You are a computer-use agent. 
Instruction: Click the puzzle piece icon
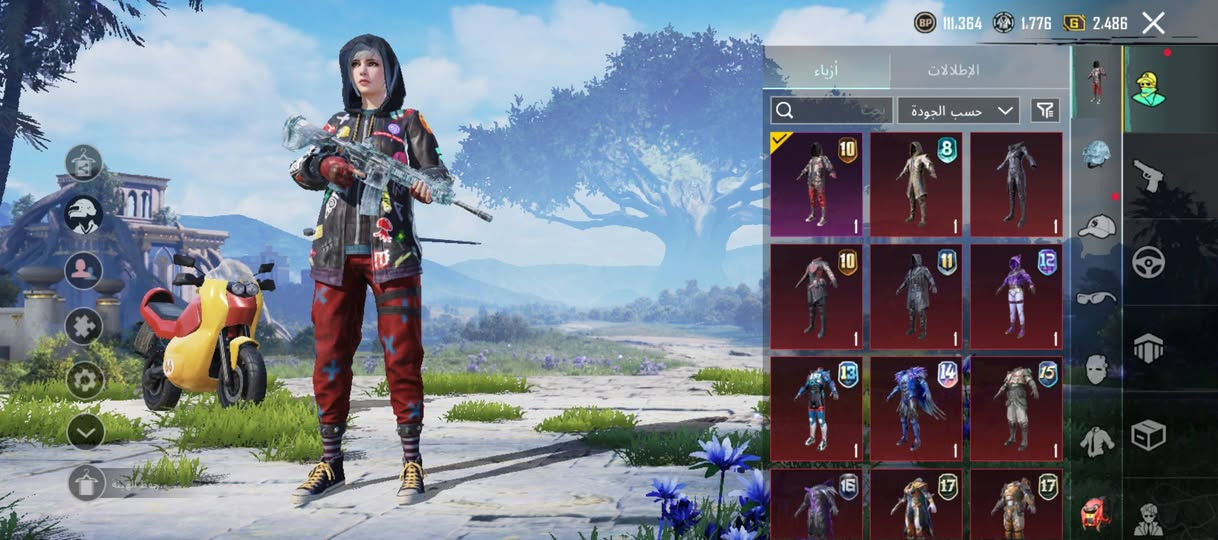tap(85, 325)
